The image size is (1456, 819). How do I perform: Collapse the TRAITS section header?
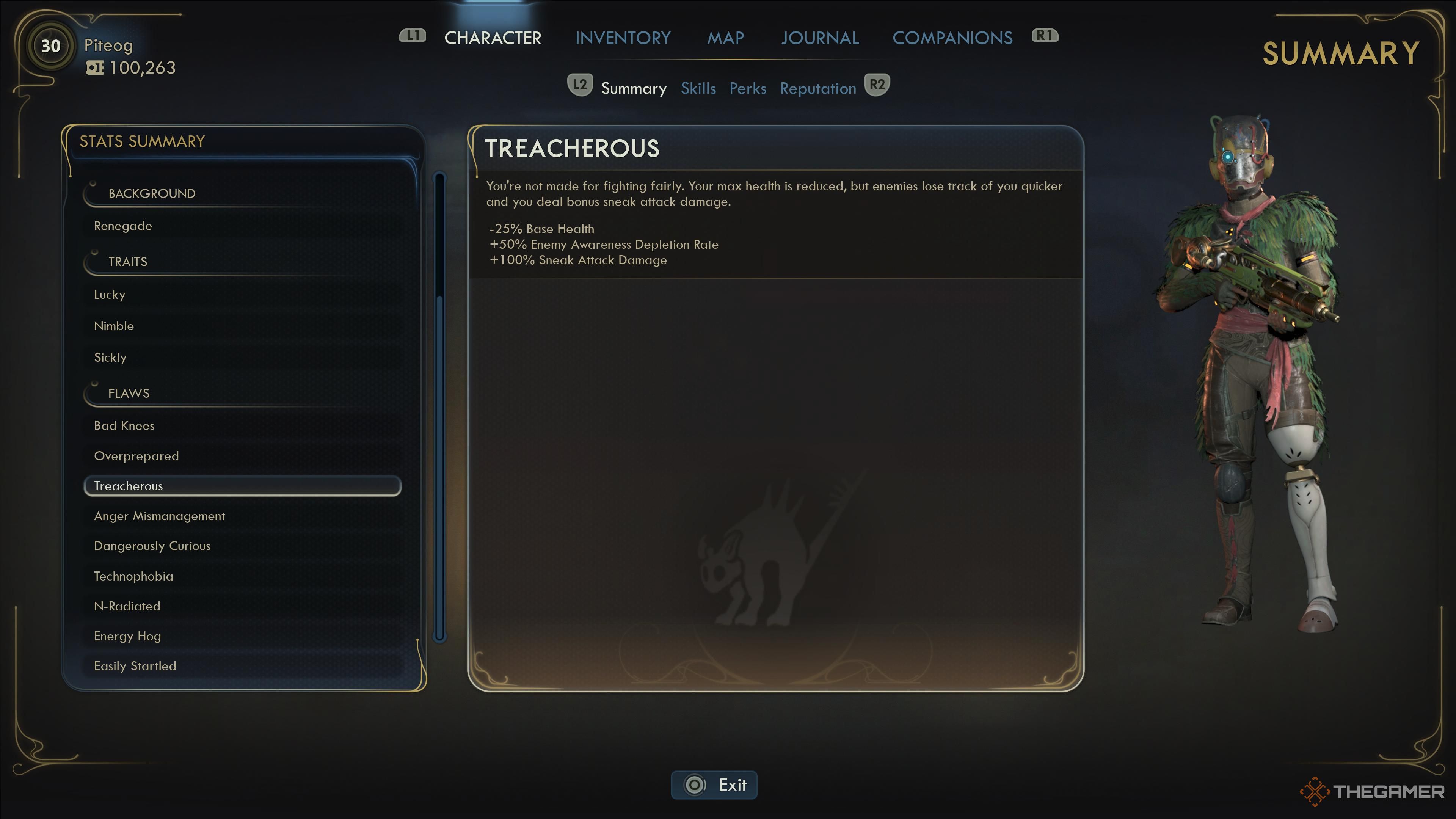(128, 262)
